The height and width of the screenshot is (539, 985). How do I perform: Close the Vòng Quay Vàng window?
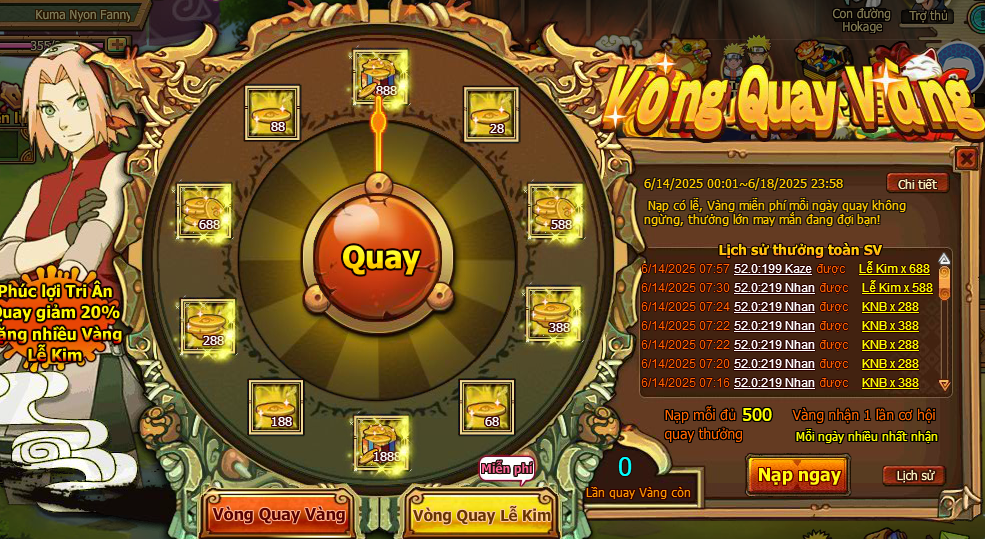pos(965,158)
